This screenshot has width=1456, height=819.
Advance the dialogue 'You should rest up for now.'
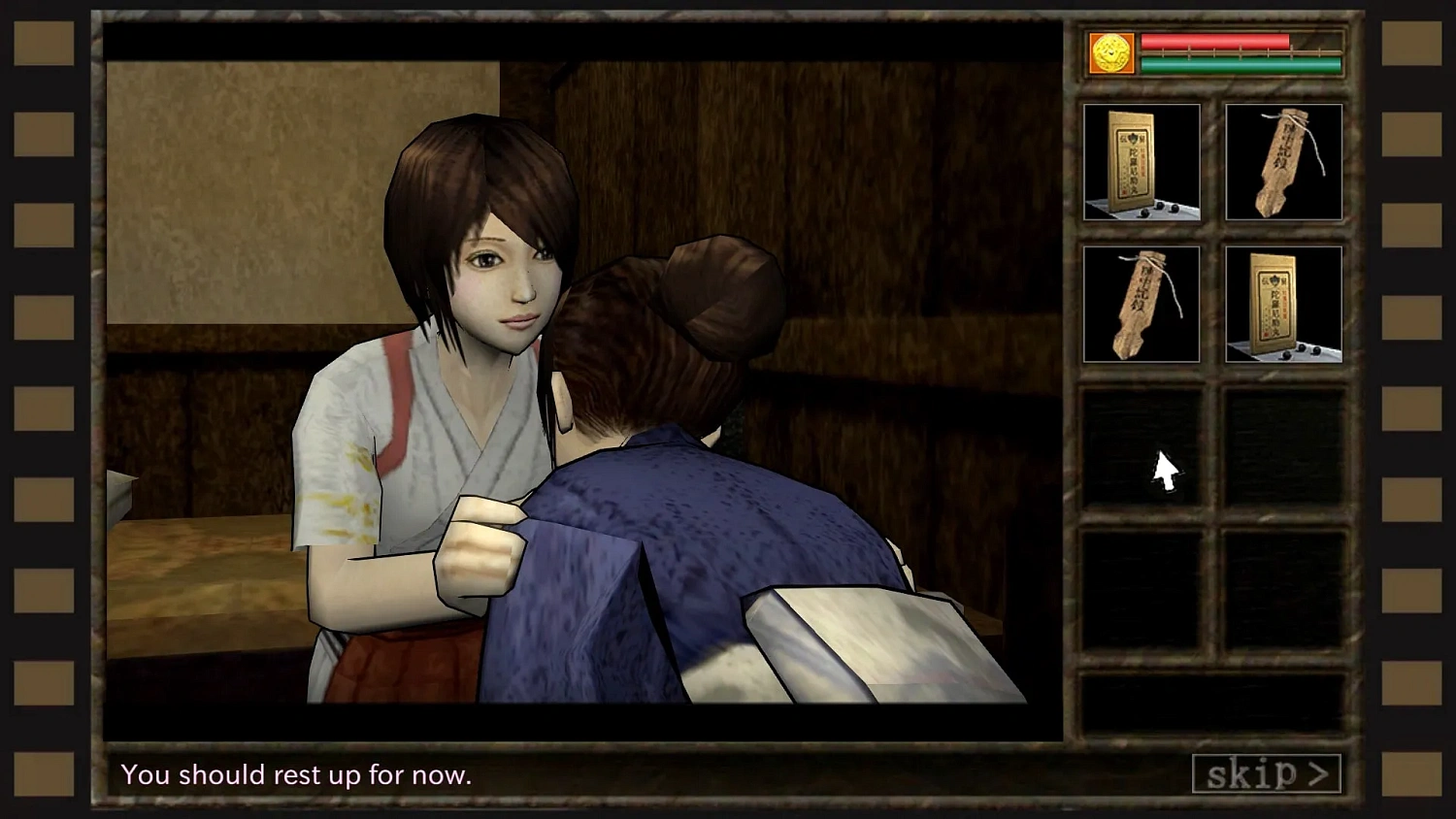click(x=296, y=774)
